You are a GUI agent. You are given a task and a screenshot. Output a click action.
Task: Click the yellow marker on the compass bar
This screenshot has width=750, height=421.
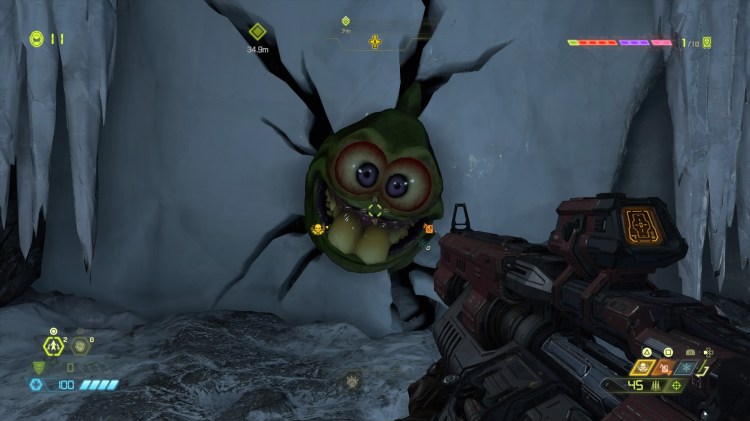point(375,42)
